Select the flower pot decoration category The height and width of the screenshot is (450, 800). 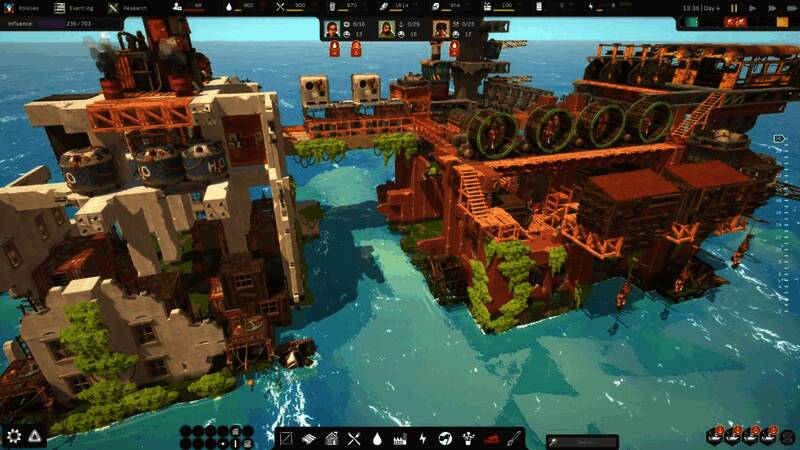click(x=468, y=438)
